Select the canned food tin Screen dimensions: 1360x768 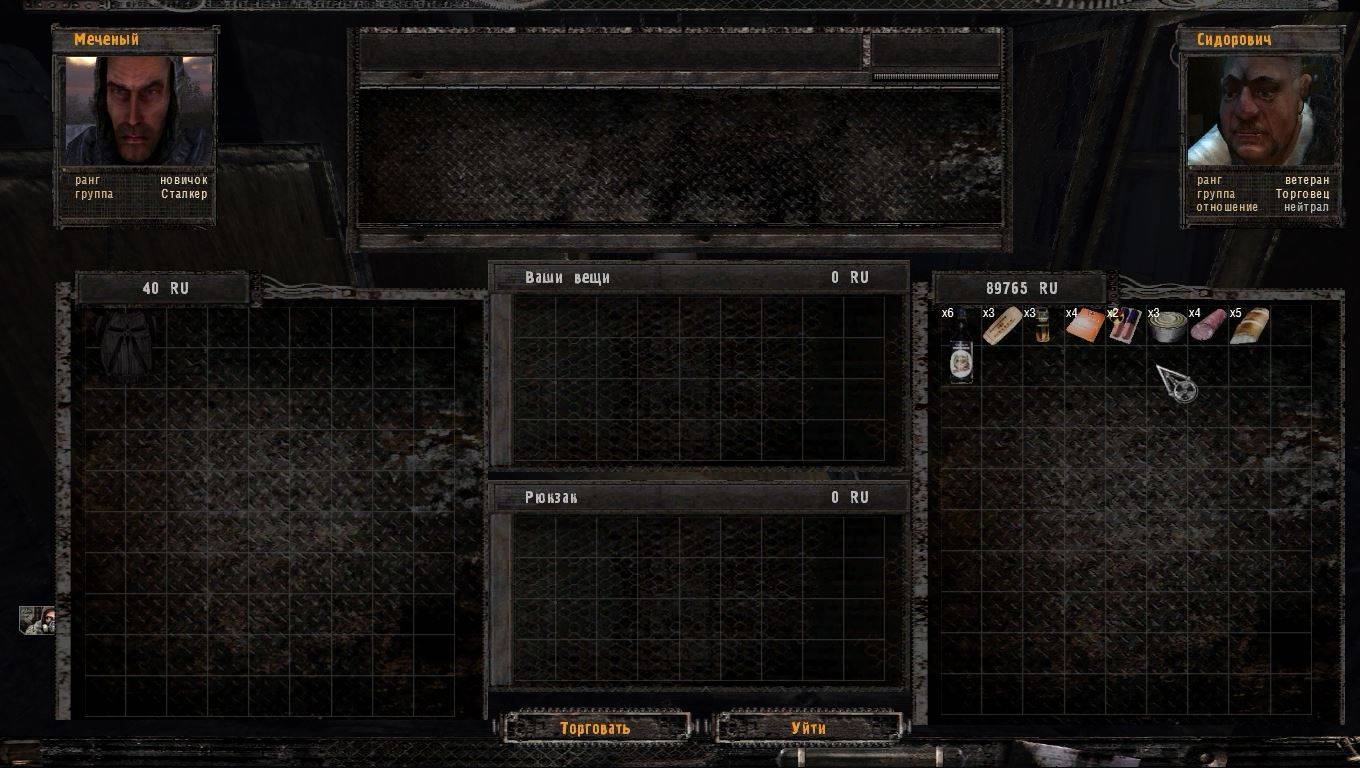tap(1167, 327)
